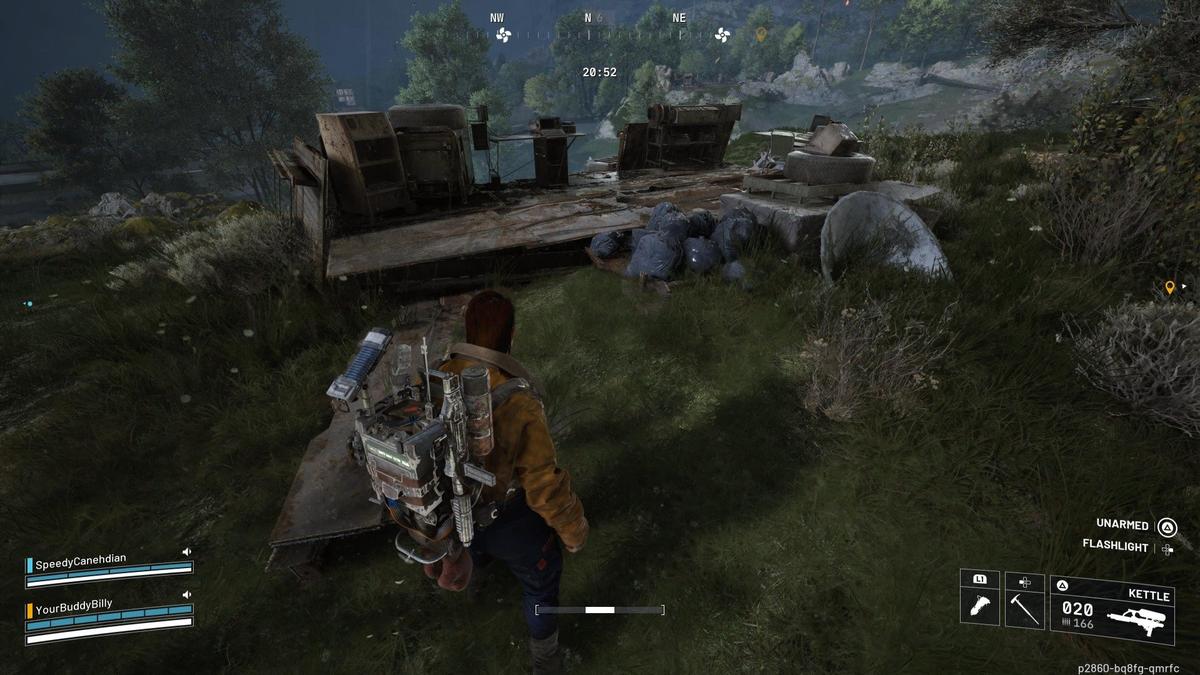Viewport: 1200px width, 675px height.
Task: Select teammate YourBuddyBilly's name
Action: (x=73, y=606)
